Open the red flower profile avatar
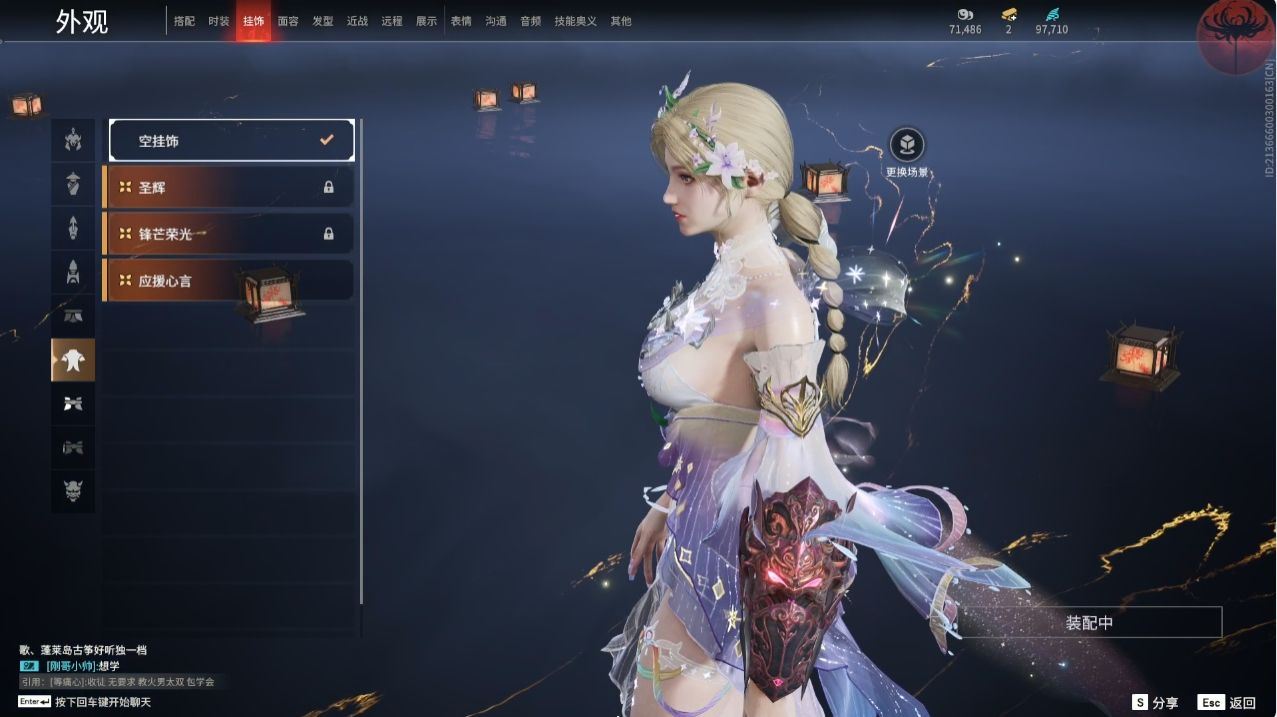Viewport: 1277px width, 717px height. pos(1236,34)
